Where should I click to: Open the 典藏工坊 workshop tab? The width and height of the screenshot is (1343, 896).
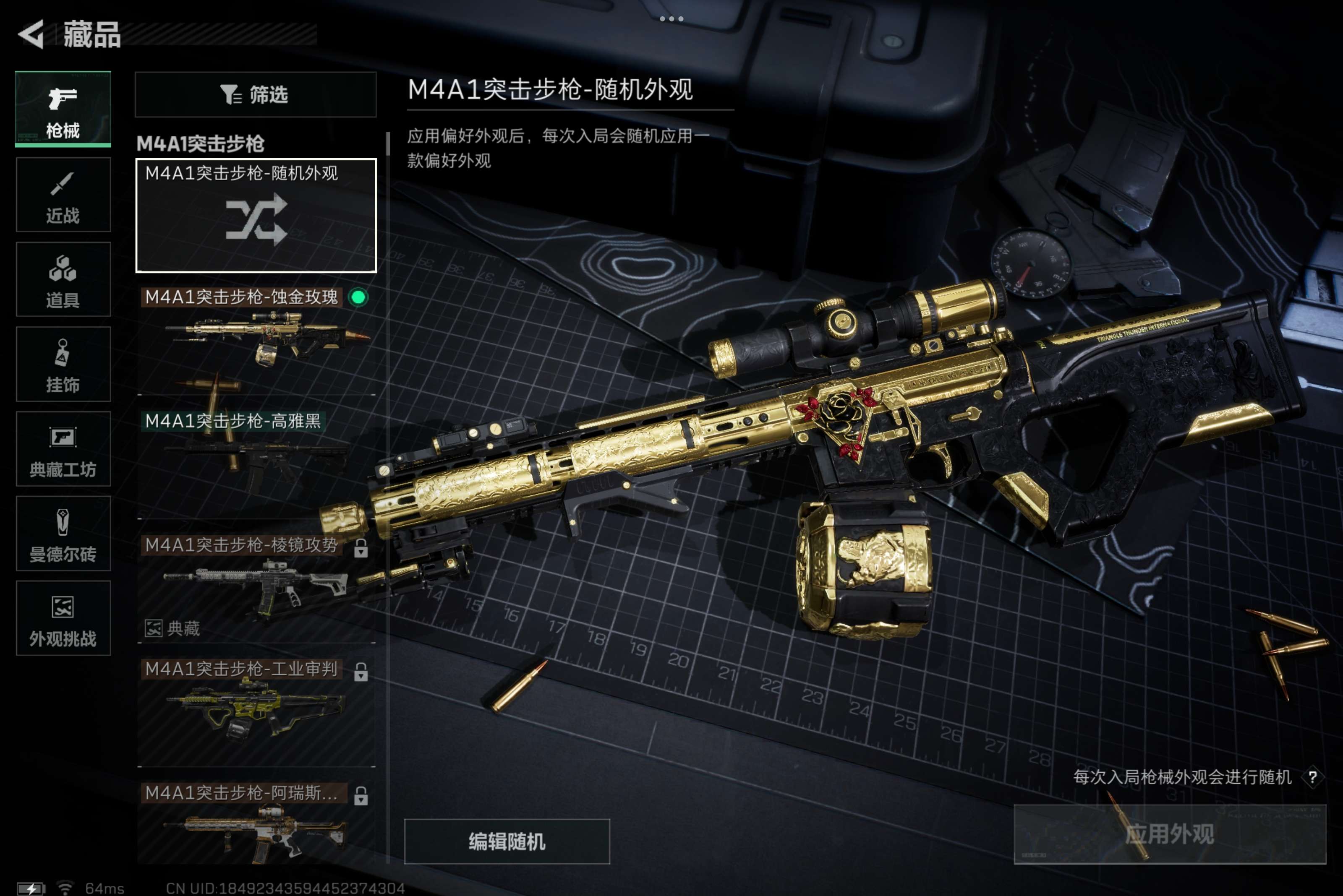click(63, 448)
